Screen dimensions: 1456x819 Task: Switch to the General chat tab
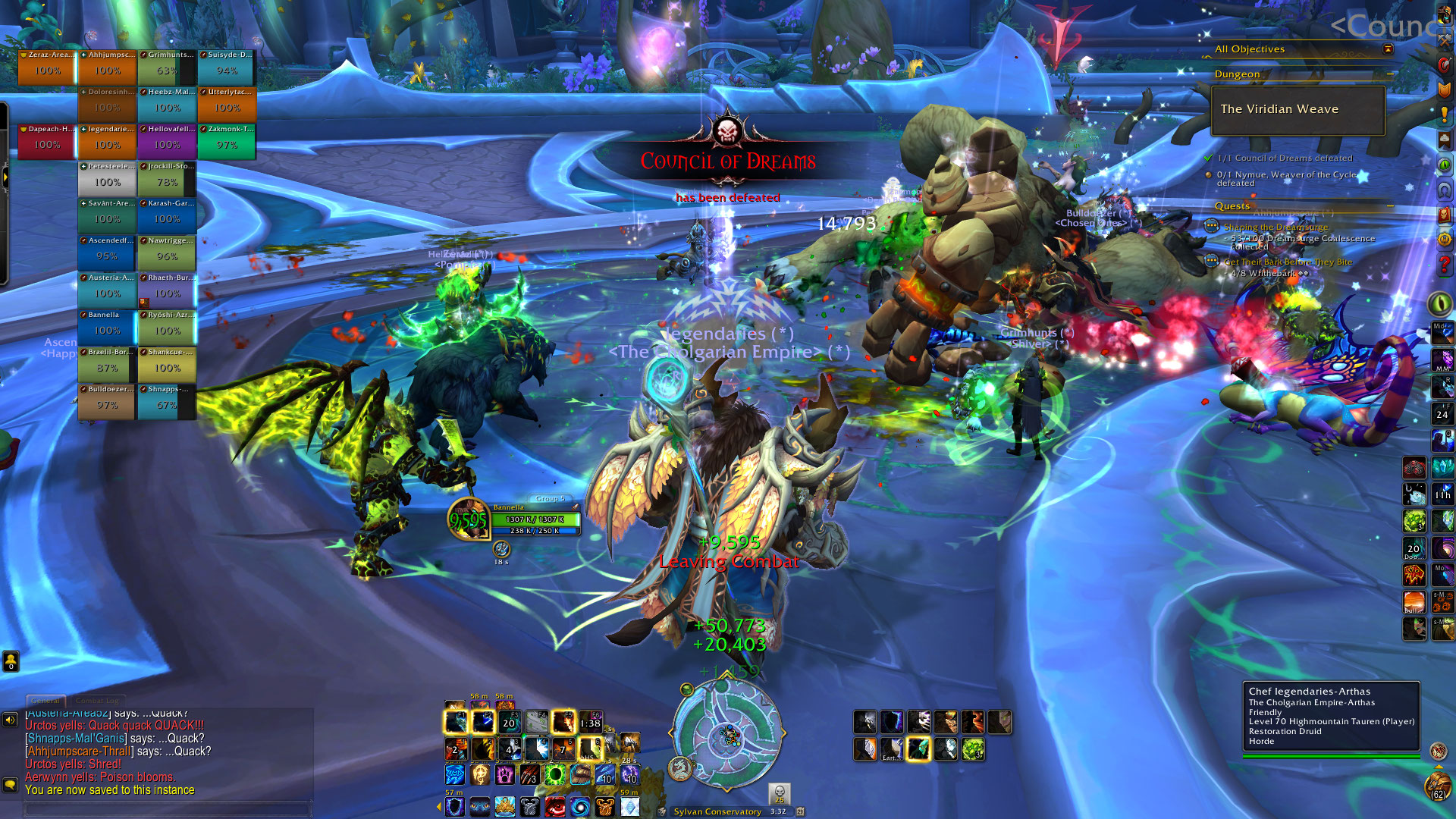(45, 701)
